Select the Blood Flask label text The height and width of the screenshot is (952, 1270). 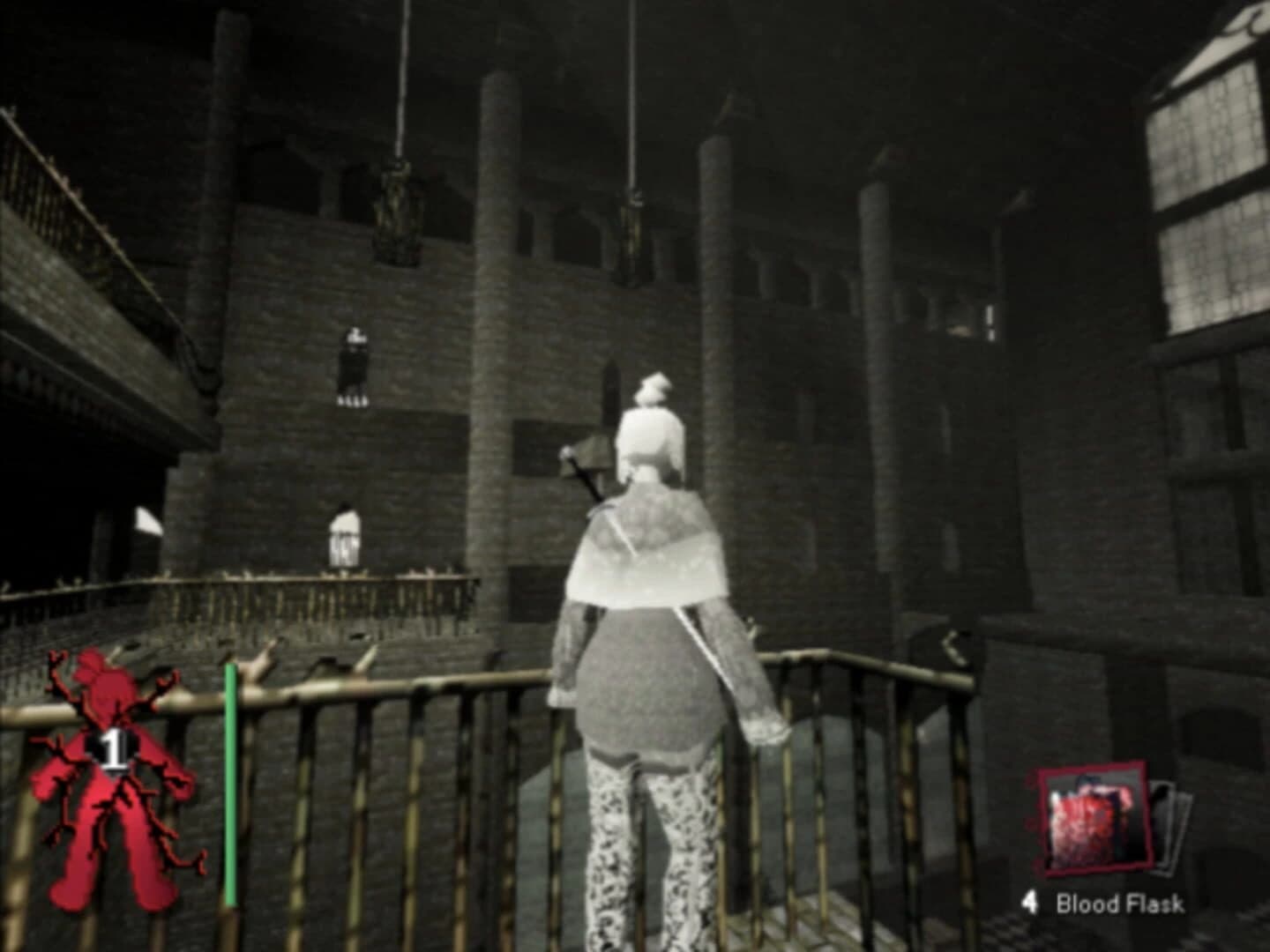[x=1122, y=904]
